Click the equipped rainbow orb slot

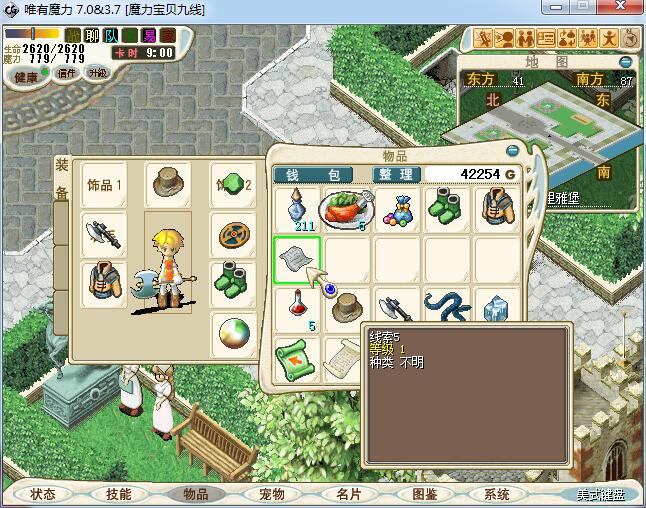(234, 335)
